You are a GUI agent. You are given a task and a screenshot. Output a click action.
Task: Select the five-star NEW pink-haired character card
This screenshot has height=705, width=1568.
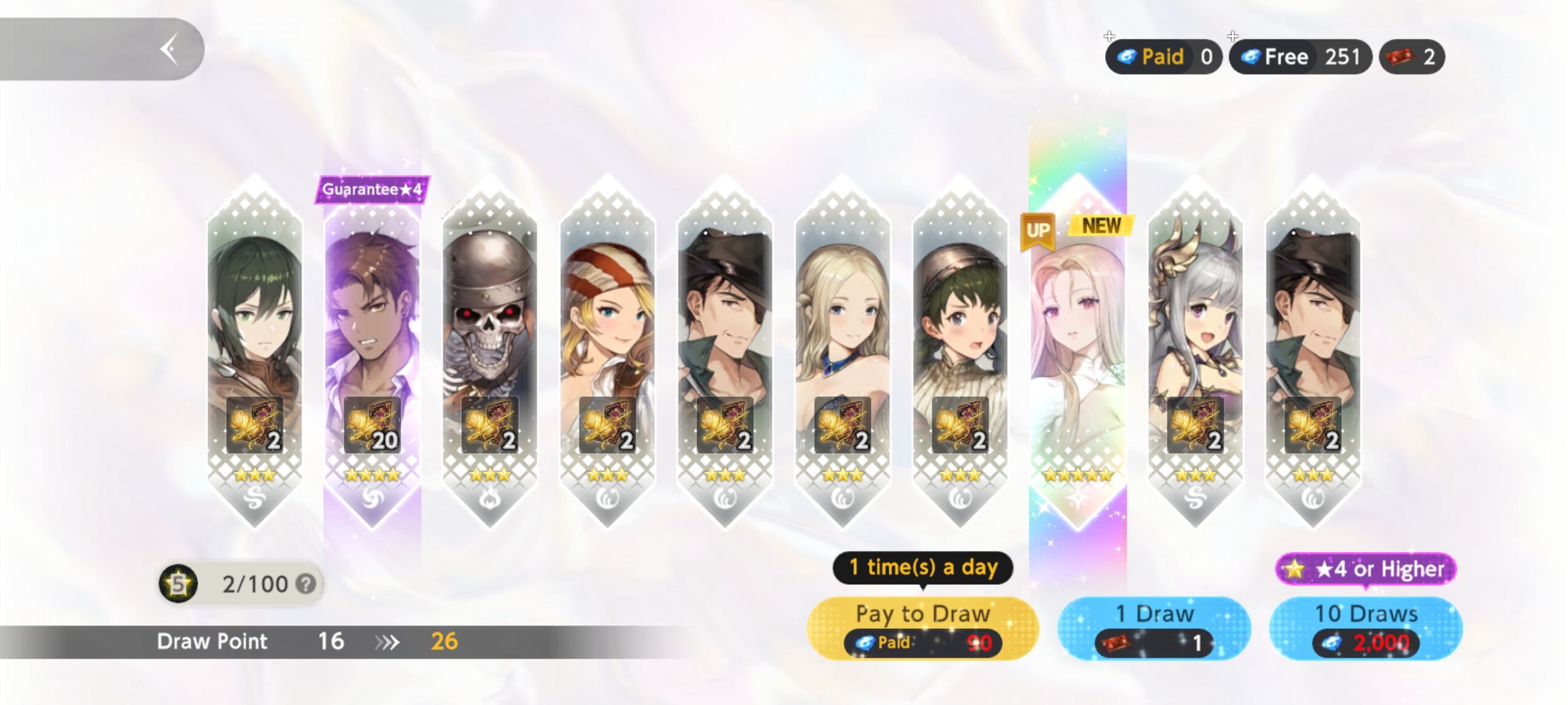[1077, 353]
